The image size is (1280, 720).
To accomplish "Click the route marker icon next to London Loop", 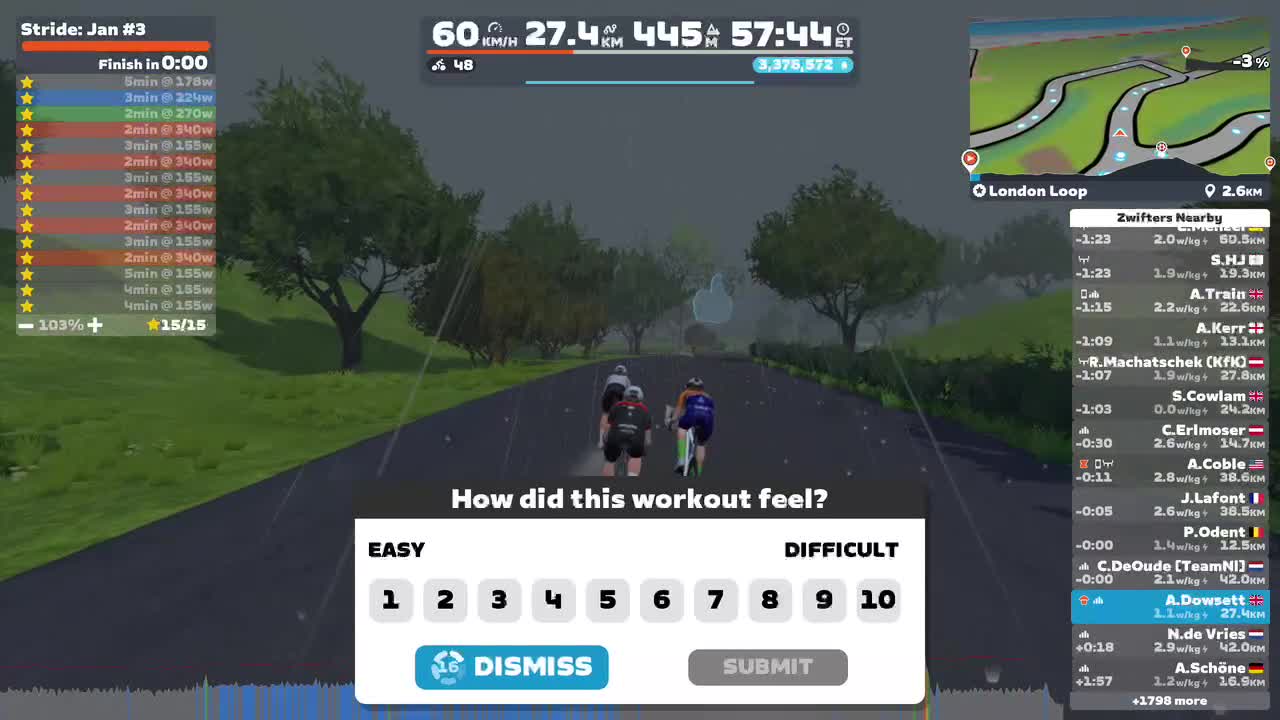I will coord(978,190).
